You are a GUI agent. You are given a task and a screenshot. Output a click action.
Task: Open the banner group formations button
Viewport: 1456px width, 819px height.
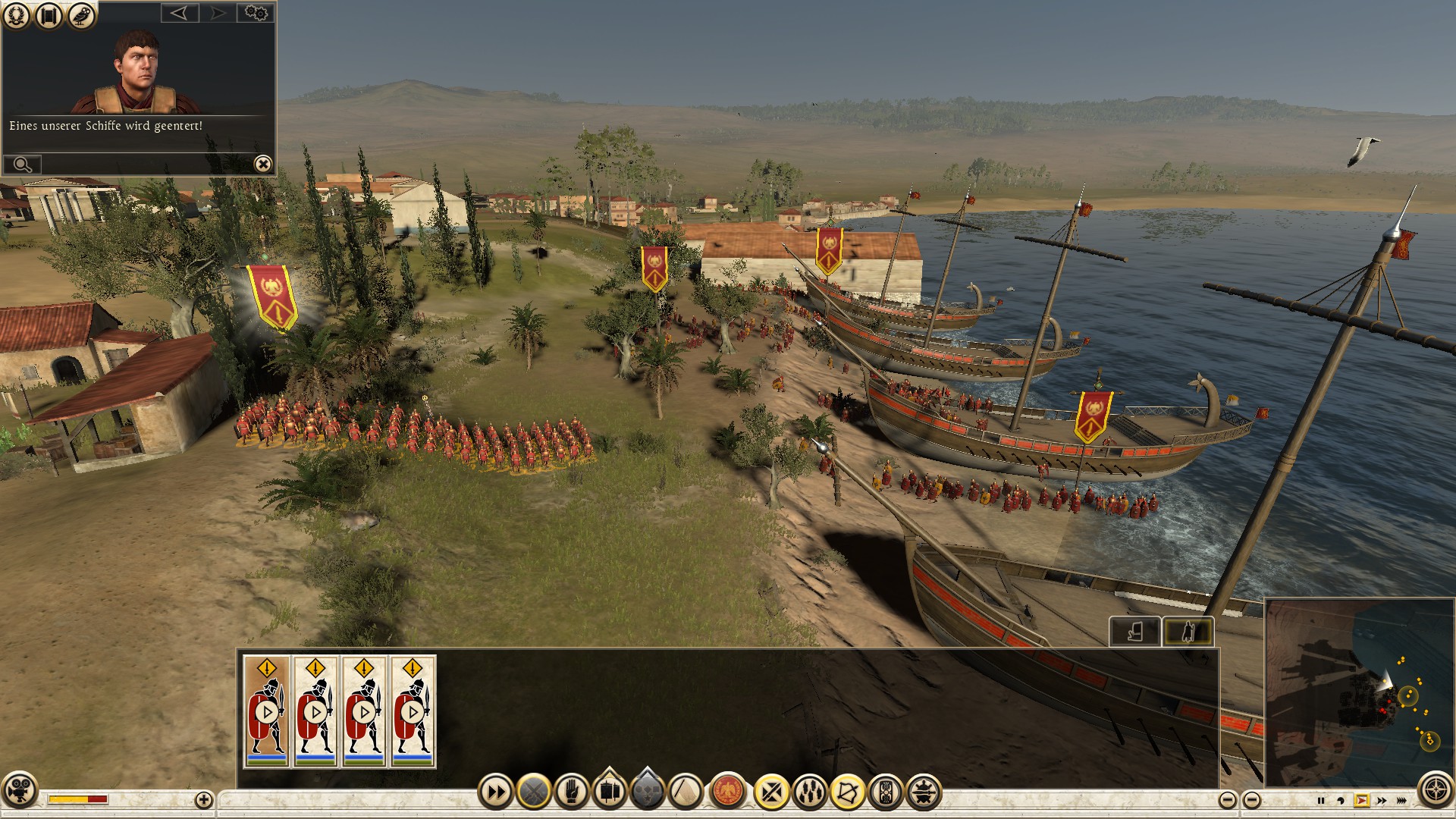coord(610,792)
